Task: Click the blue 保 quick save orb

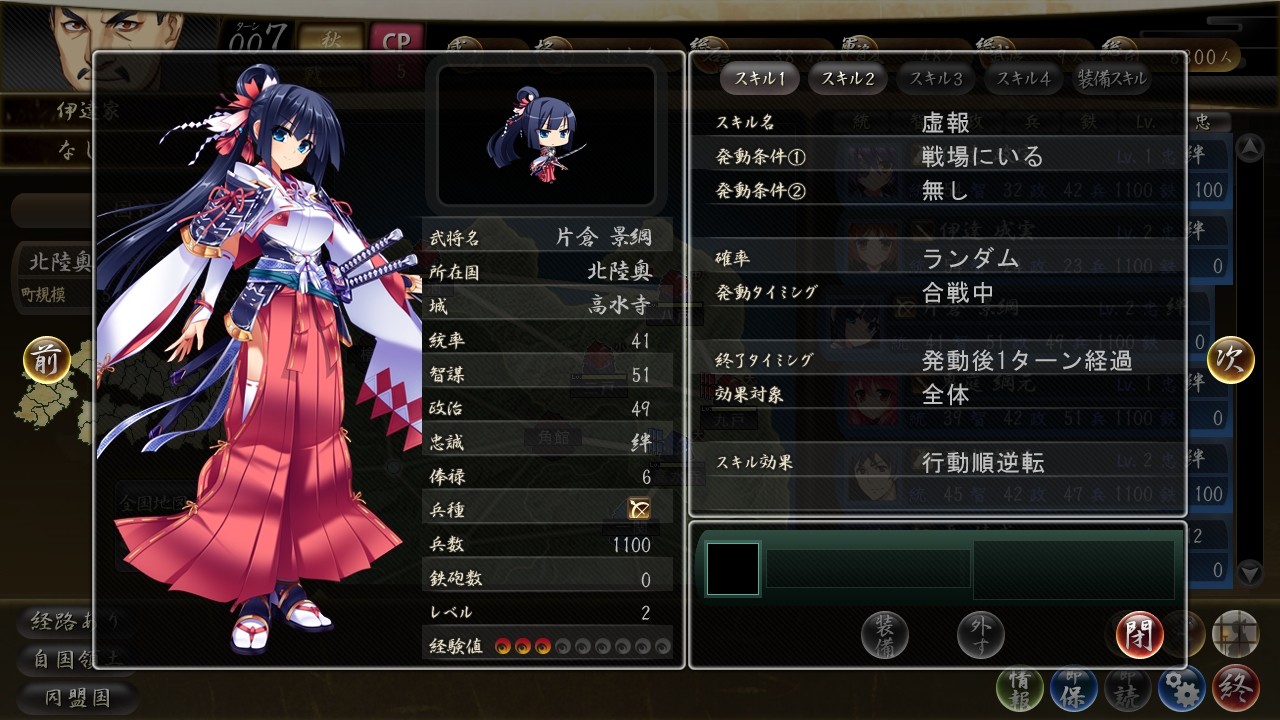Action: coord(1073,689)
